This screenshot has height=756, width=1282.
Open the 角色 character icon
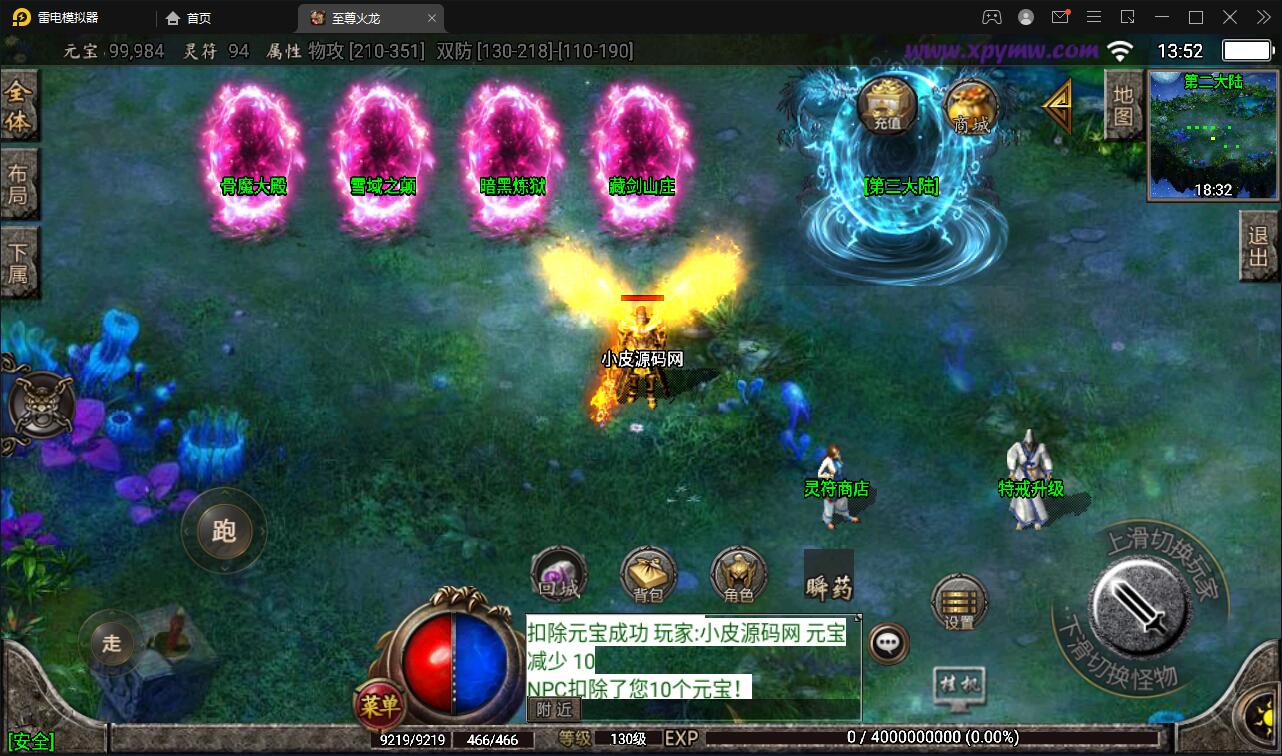(x=738, y=573)
